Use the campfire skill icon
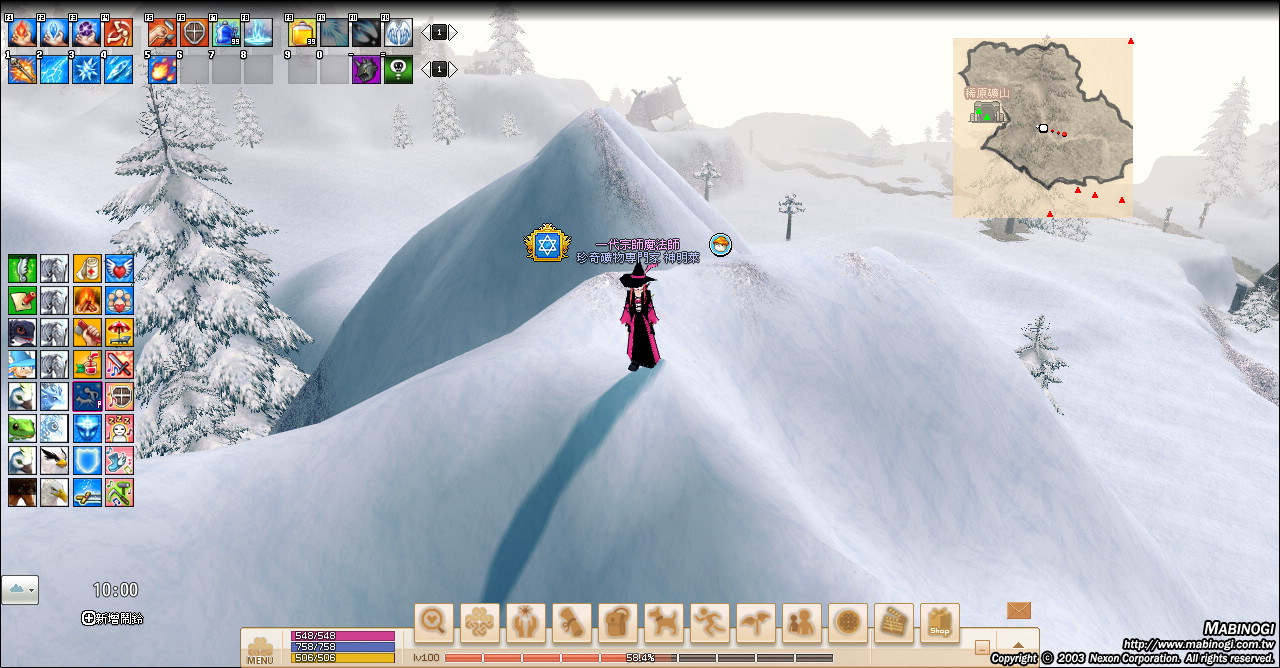The width and height of the screenshot is (1280, 668). coord(87,300)
